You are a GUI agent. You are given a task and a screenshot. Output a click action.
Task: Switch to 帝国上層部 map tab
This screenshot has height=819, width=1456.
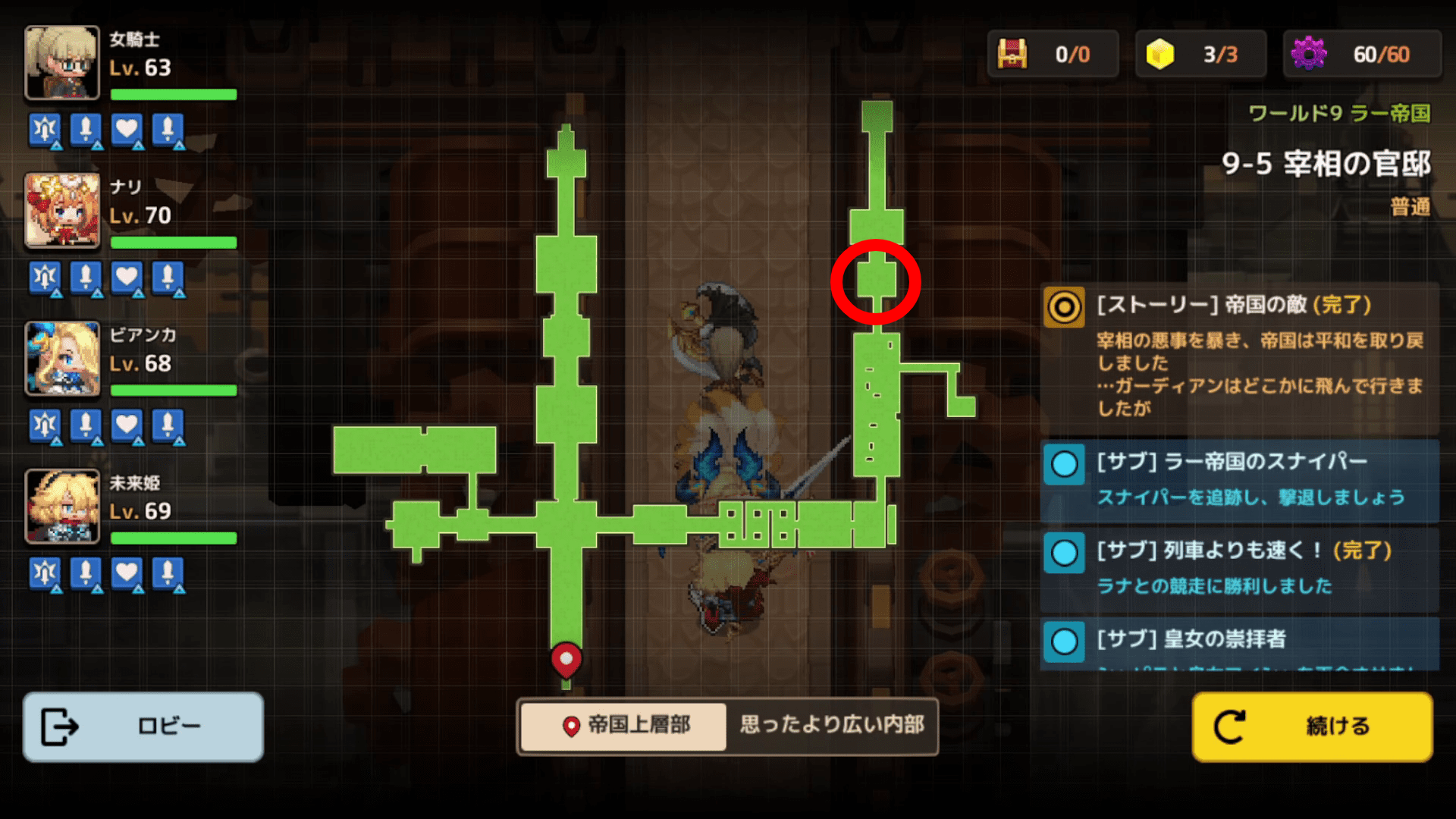(623, 726)
